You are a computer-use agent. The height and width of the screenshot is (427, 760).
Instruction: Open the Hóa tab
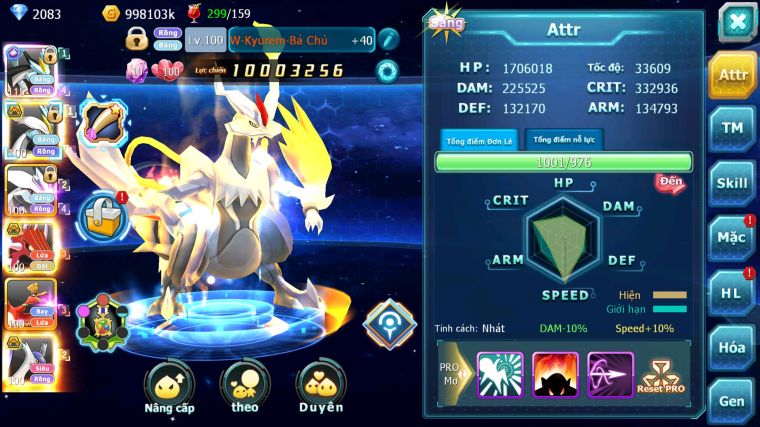click(x=732, y=347)
